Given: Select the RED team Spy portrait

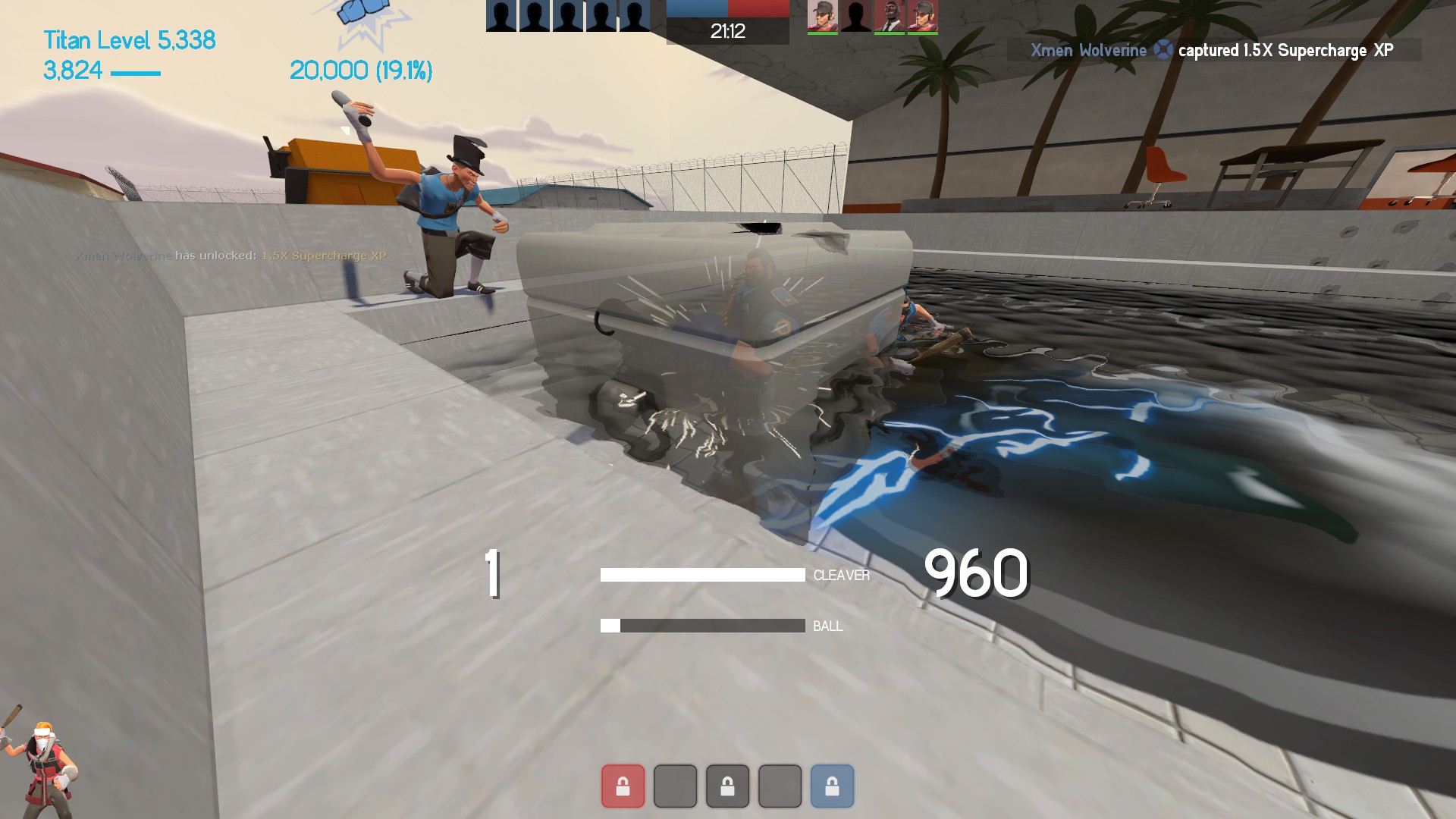Looking at the screenshot, I should pos(889,17).
